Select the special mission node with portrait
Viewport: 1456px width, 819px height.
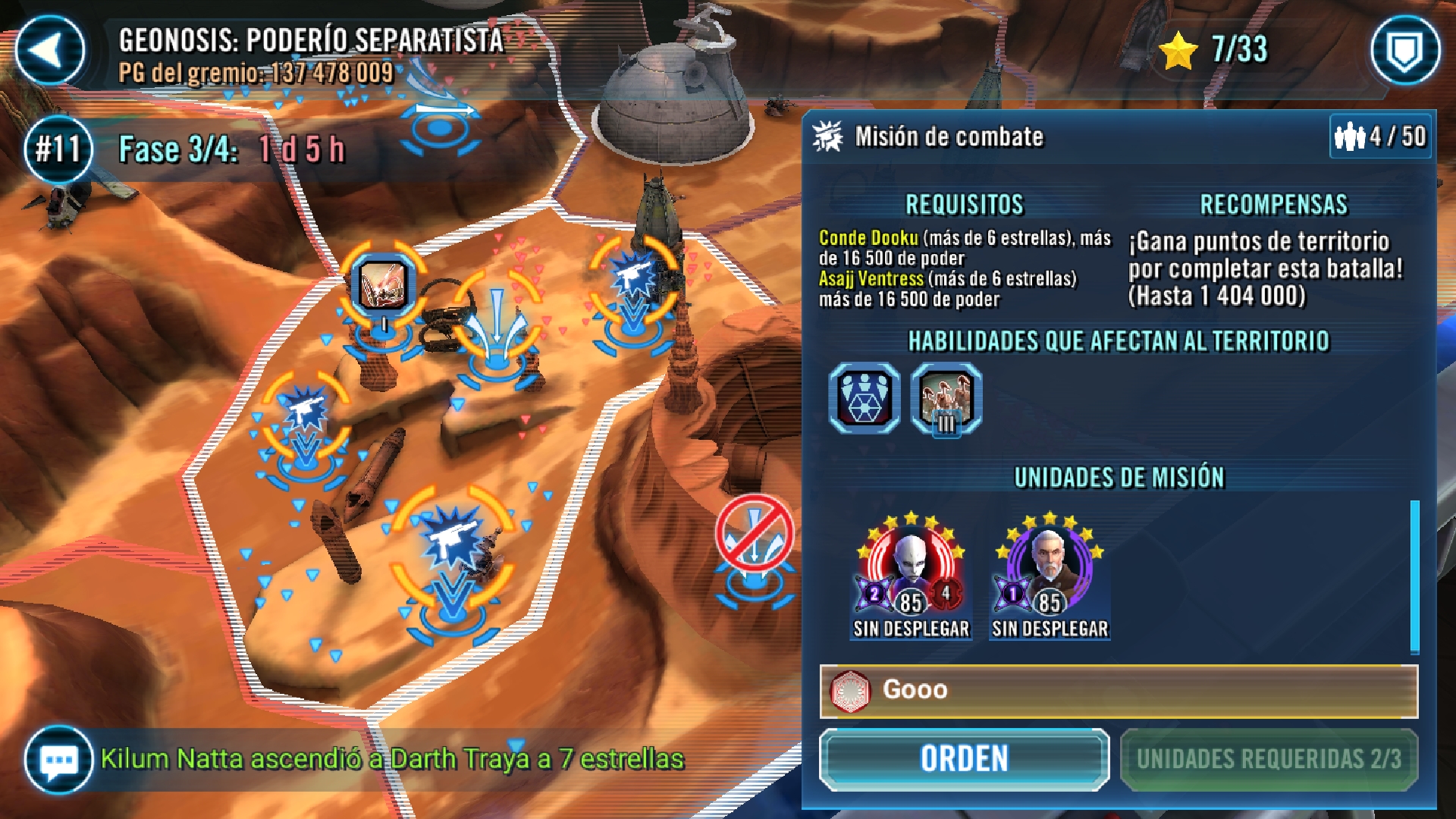coord(383,286)
